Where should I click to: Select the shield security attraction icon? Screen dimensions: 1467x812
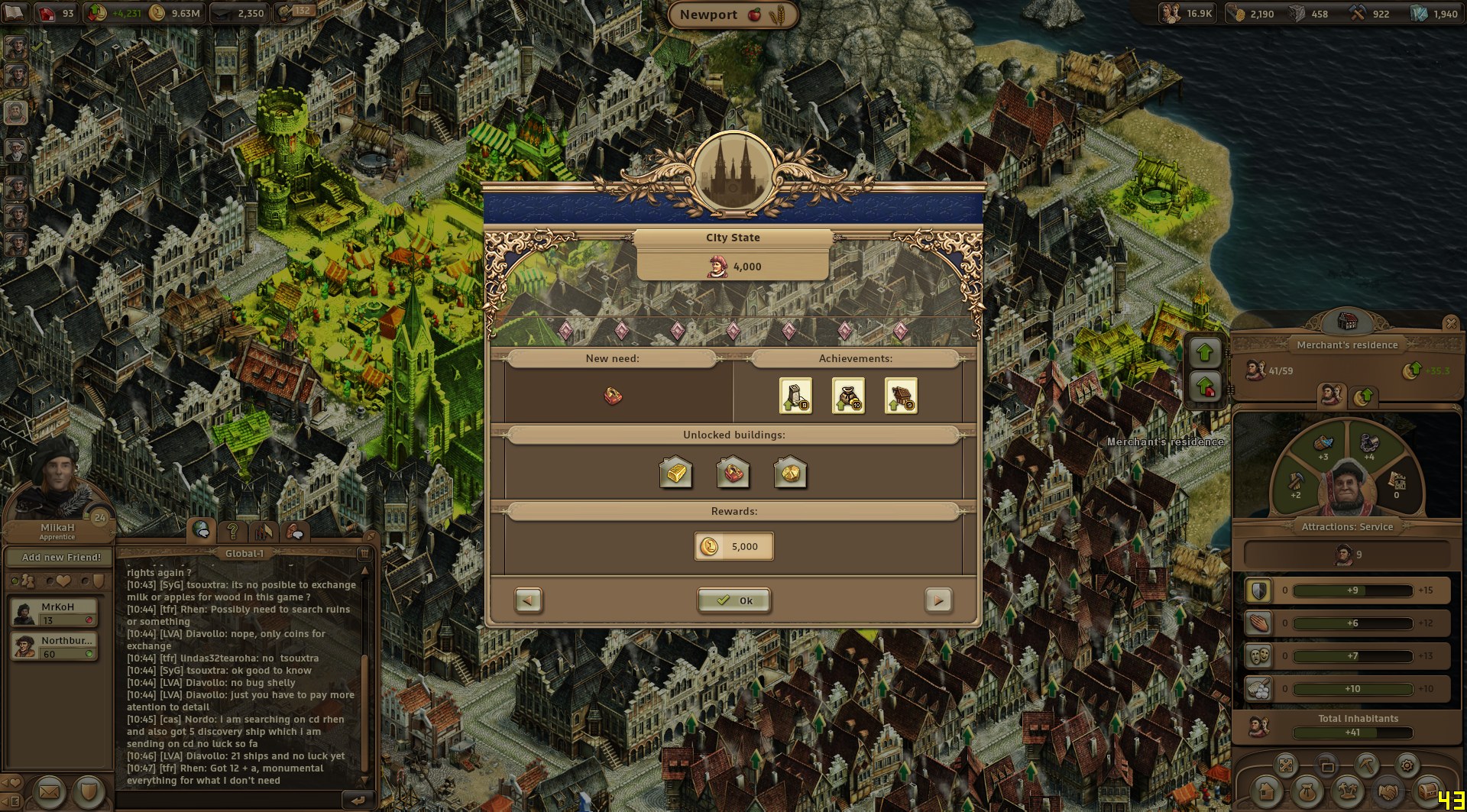click(1258, 590)
